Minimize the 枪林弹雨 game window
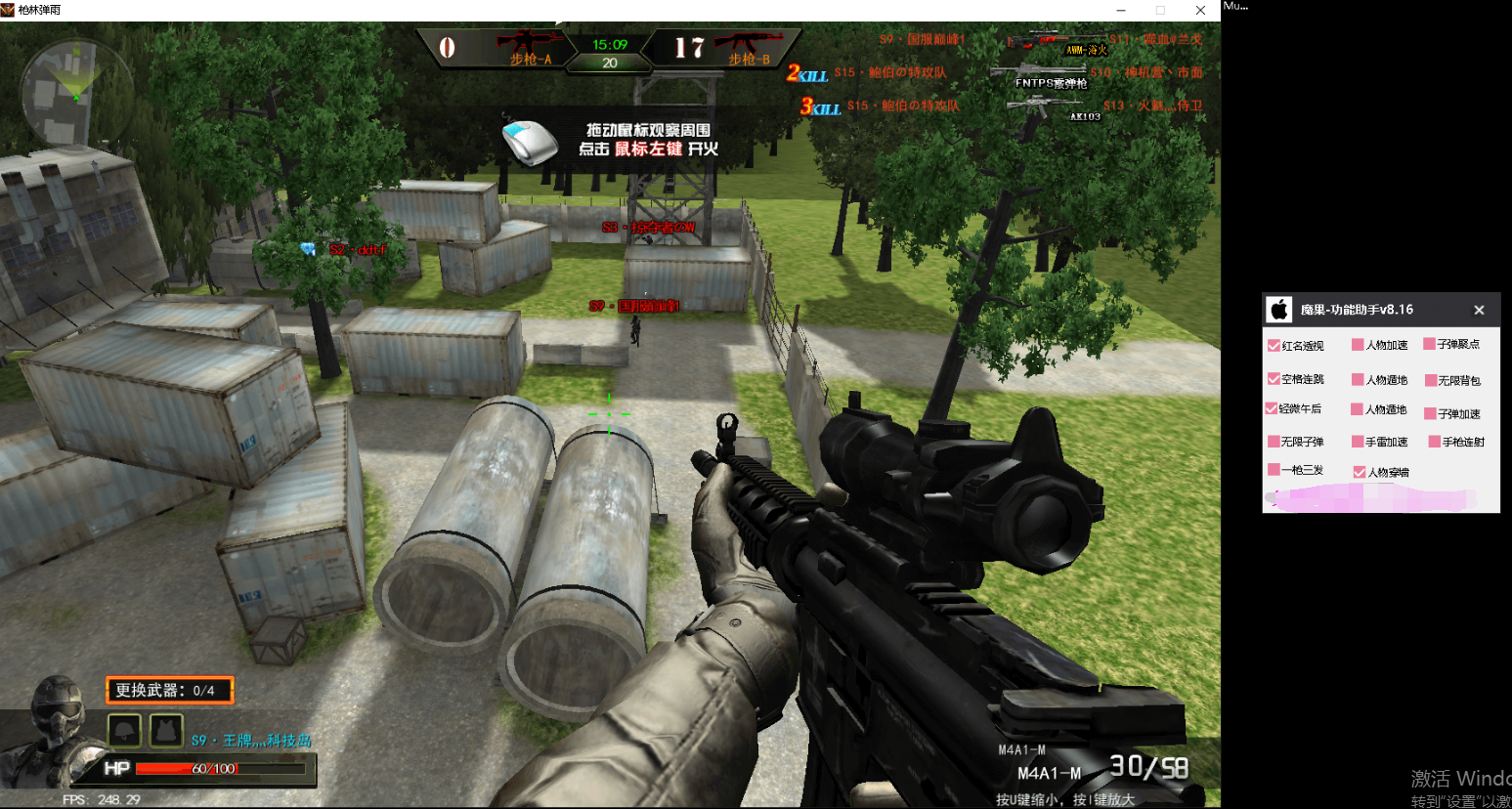1512x809 pixels. (1121, 10)
